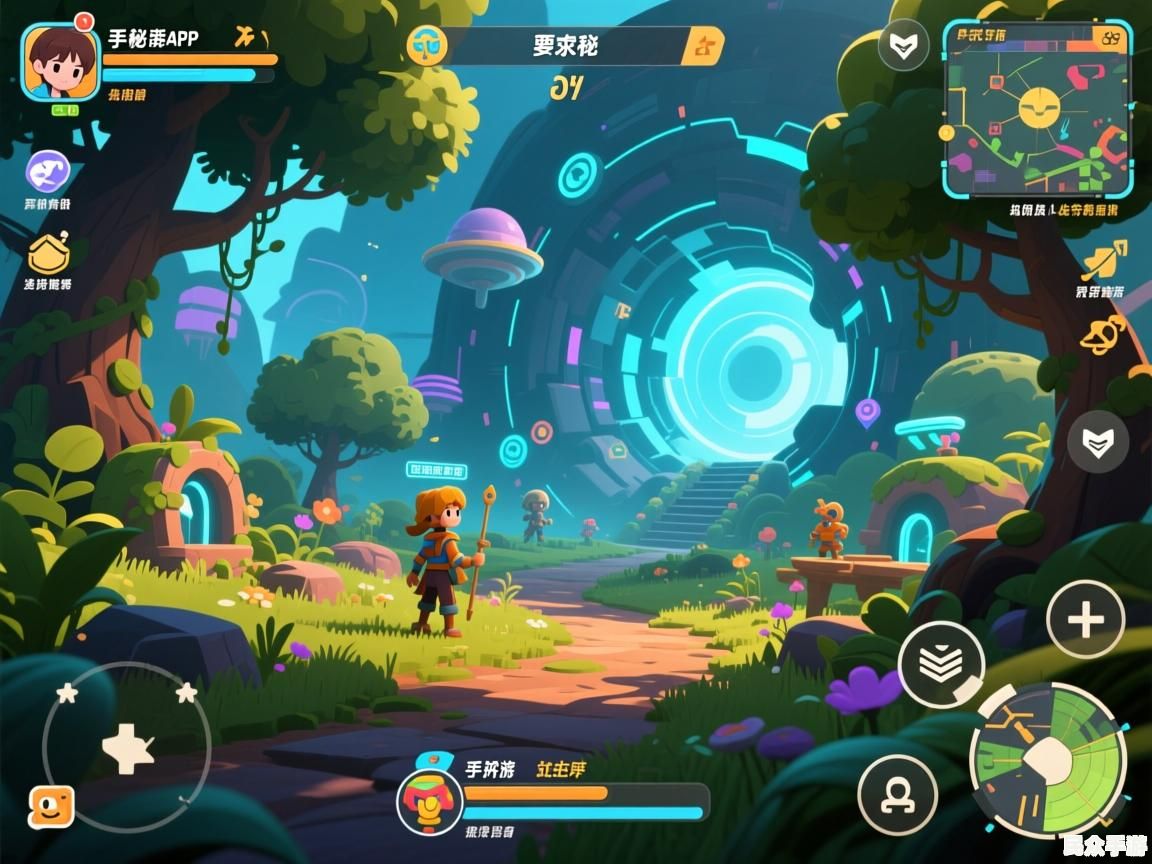The image size is (1152, 864).
Task: Tap the purple round swirl icon
Action: [x=48, y=171]
